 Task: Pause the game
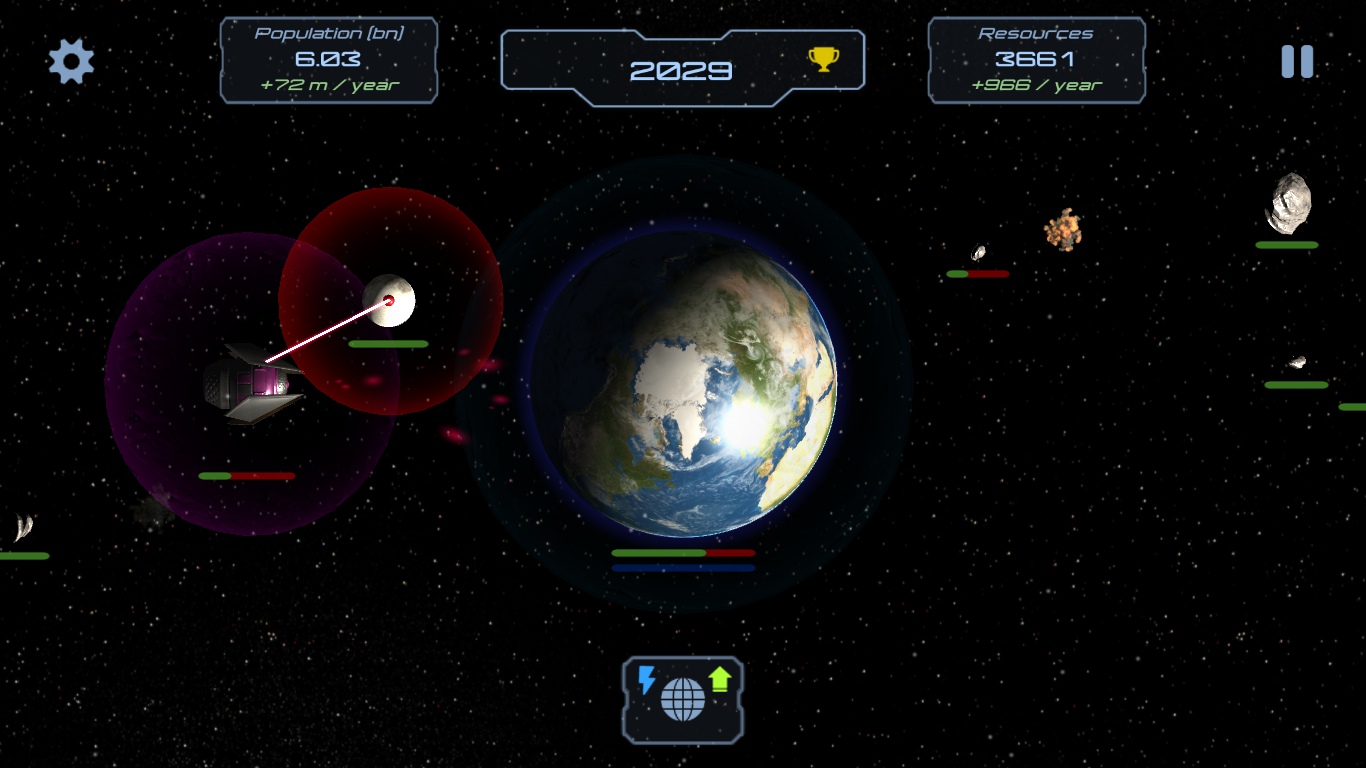[x=1297, y=62]
